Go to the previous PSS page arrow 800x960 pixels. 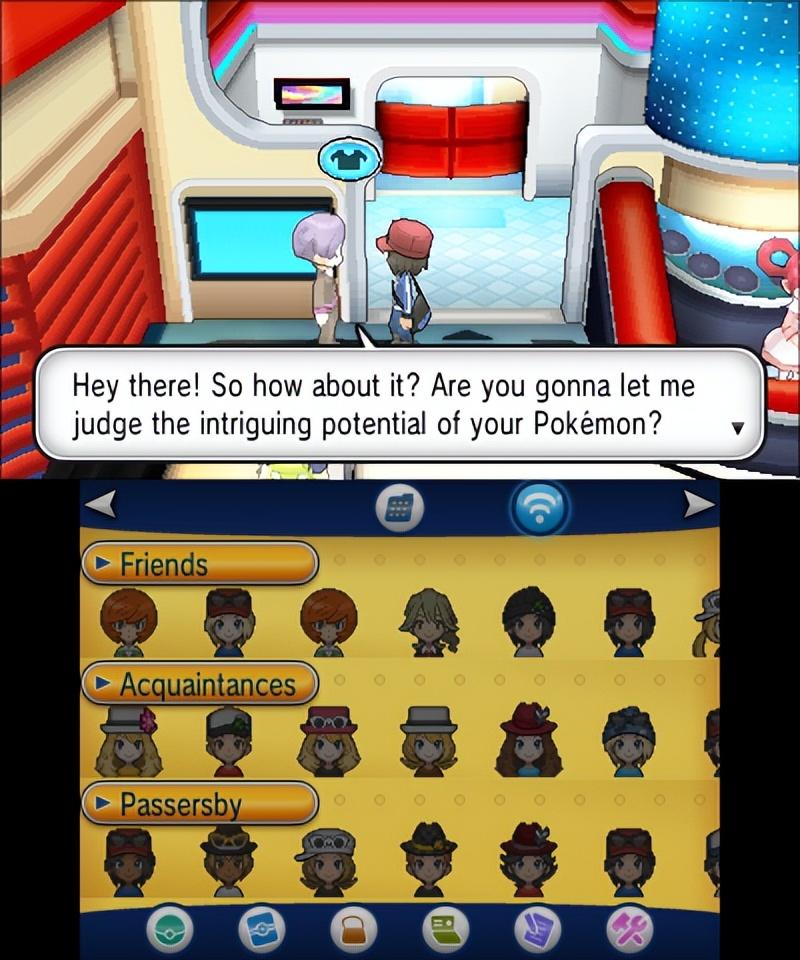(x=99, y=507)
